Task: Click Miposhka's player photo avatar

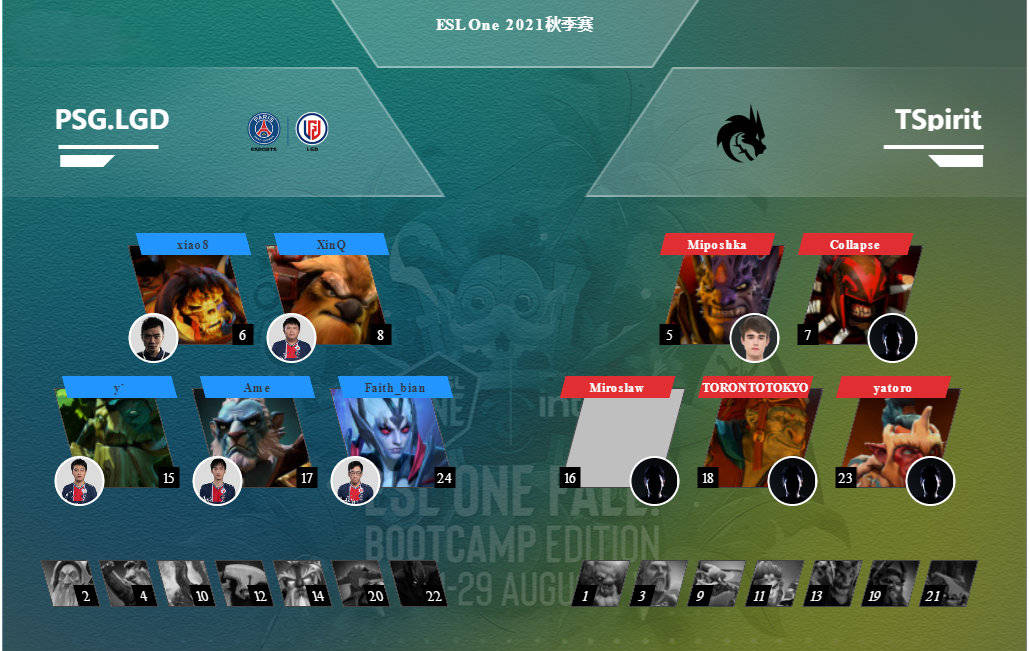Action: click(754, 338)
